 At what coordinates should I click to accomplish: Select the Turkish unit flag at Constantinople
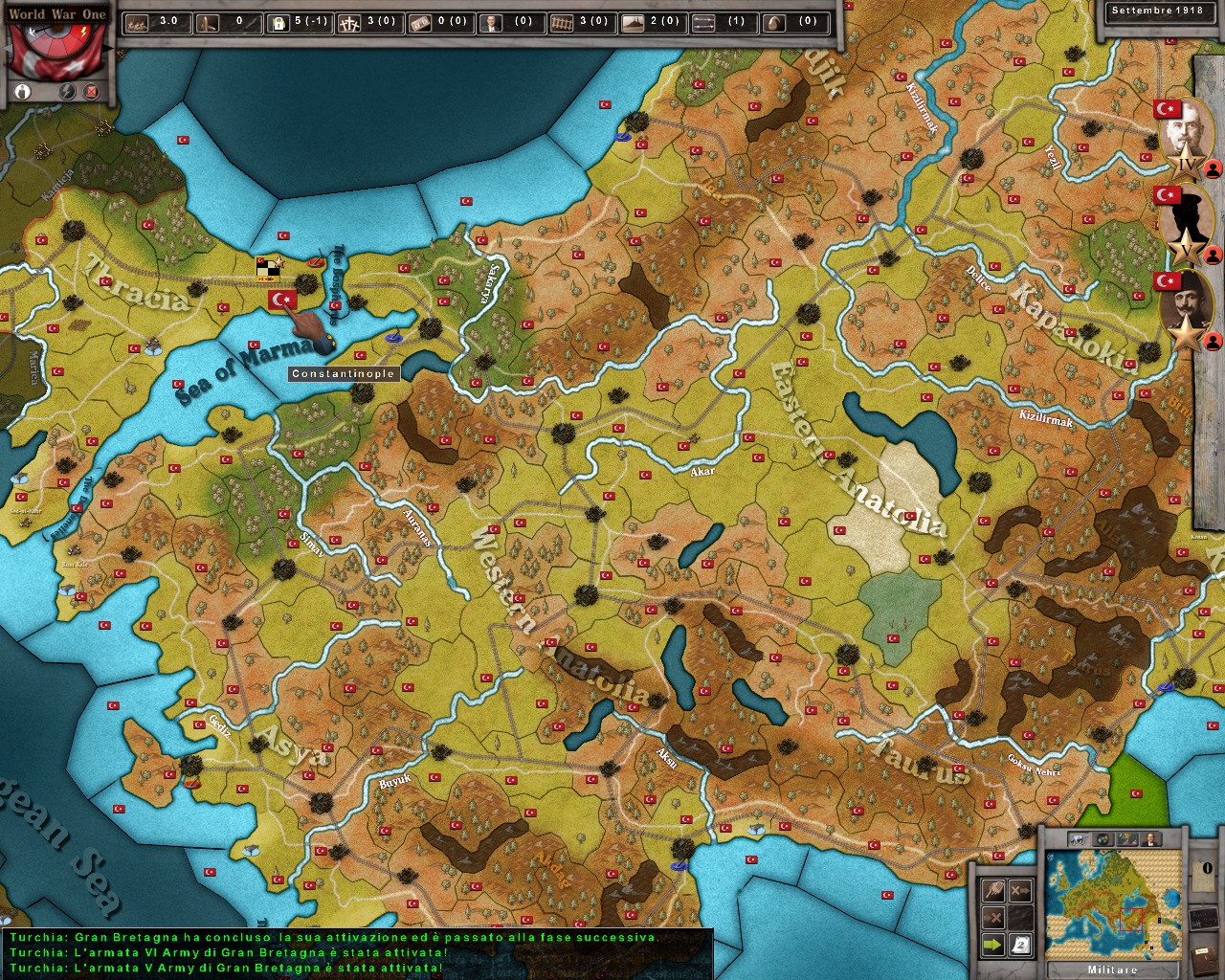pyautogui.click(x=283, y=301)
